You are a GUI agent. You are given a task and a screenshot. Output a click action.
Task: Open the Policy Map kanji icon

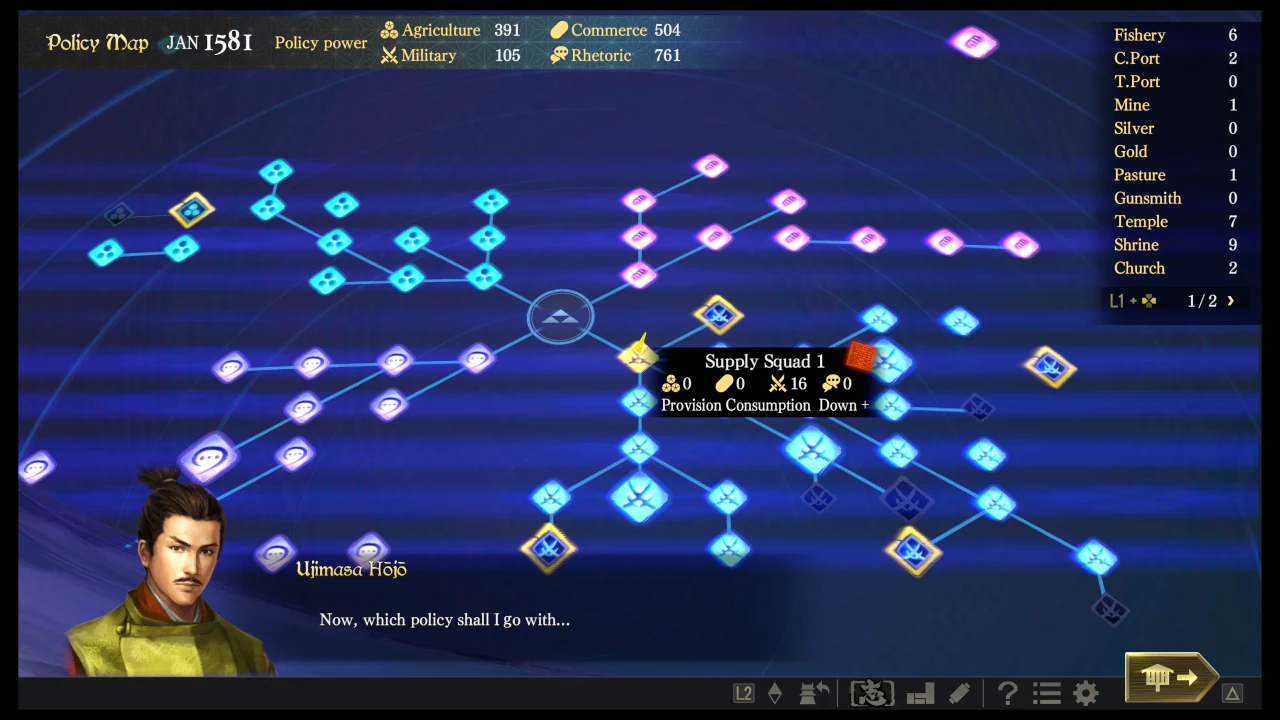(871, 692)
